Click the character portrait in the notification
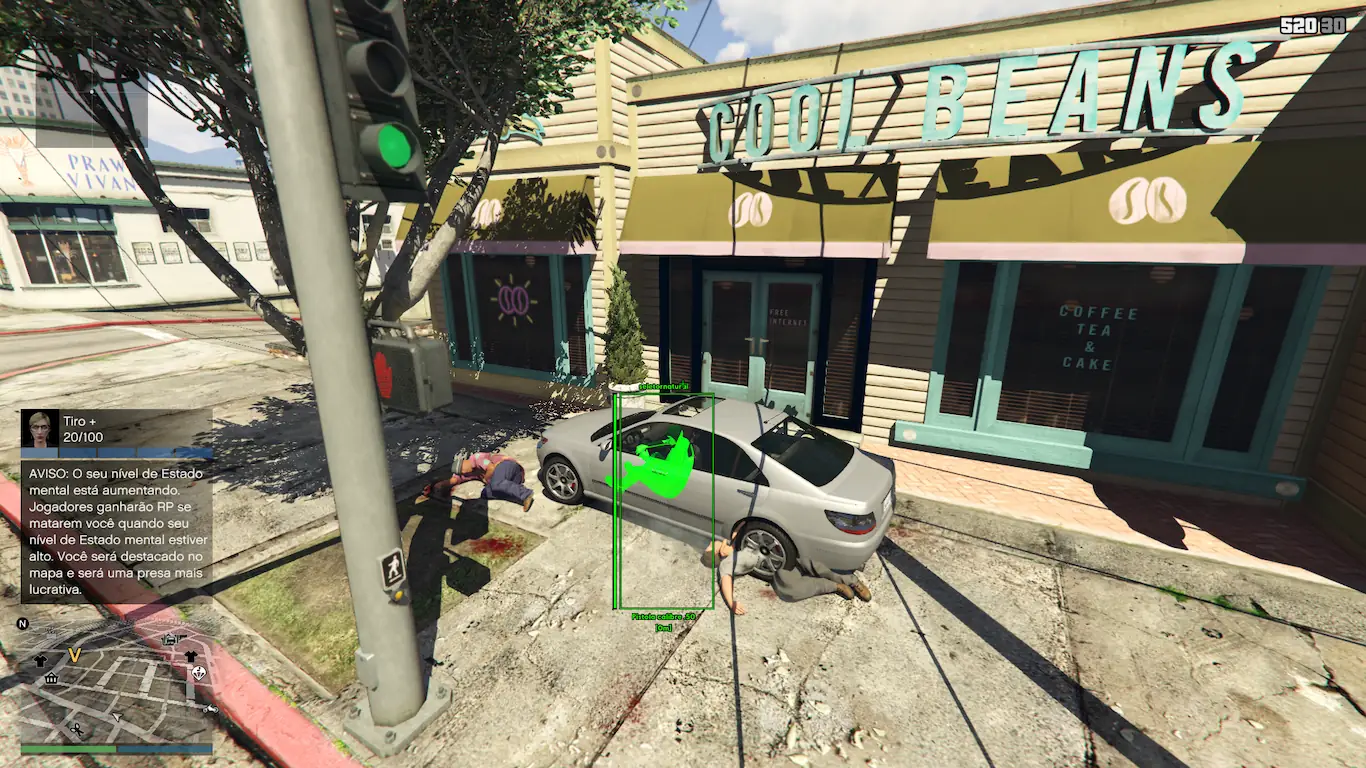The image size is (1366, 768). click(x=42, y=429)
